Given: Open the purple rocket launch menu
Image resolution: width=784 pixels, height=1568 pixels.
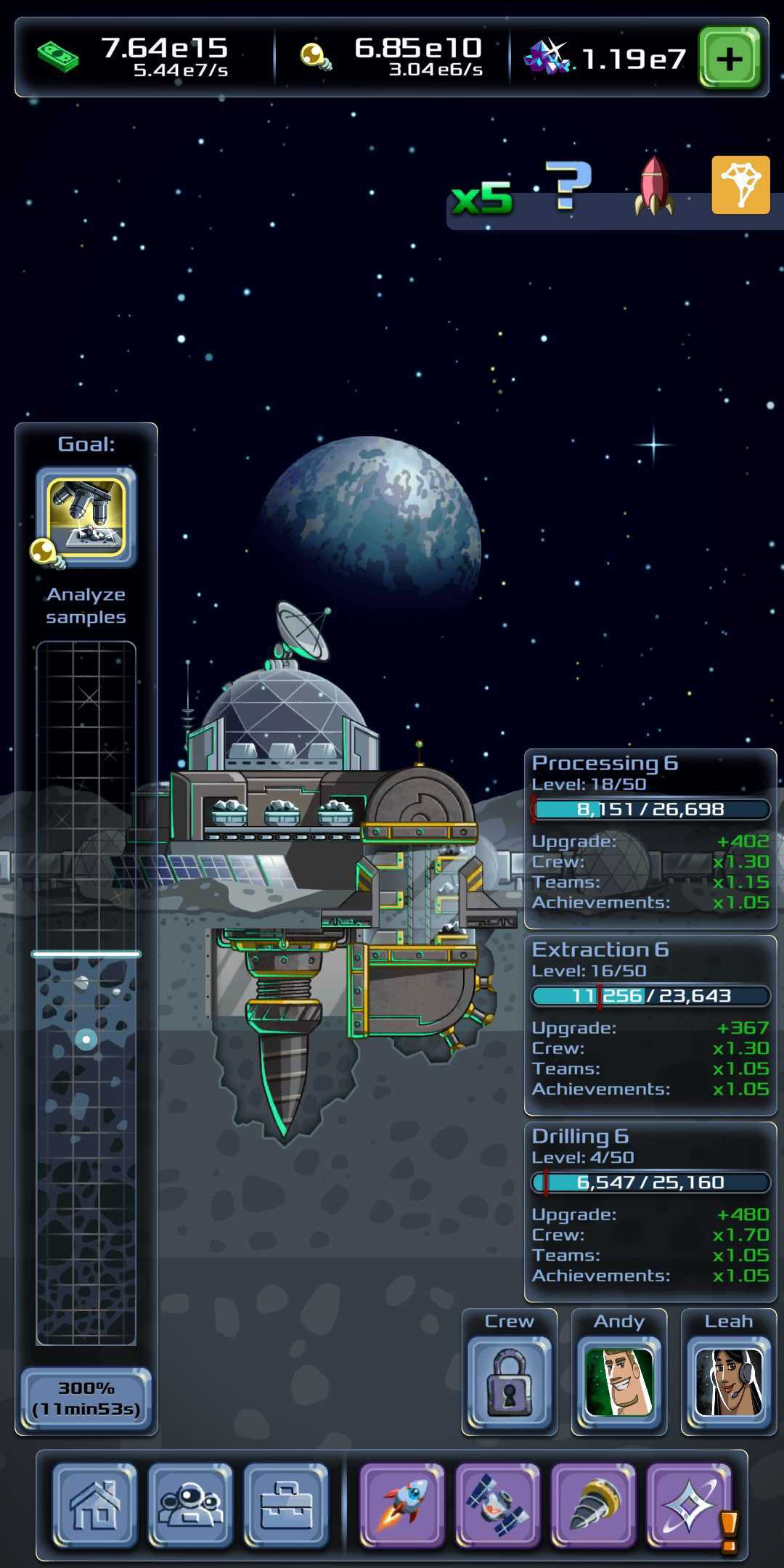Looking at the screenshot, I should (402, 1505).
